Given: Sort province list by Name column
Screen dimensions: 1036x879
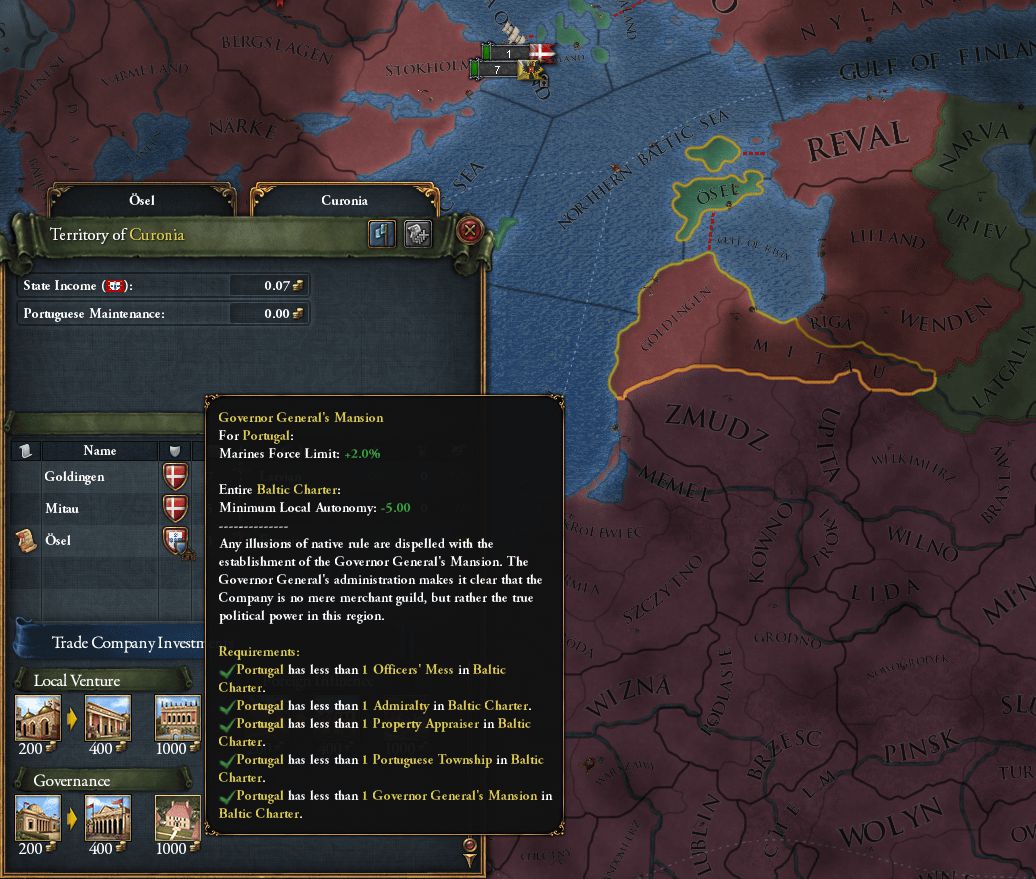Looking at the screenshot, I should tap(100, 451).
